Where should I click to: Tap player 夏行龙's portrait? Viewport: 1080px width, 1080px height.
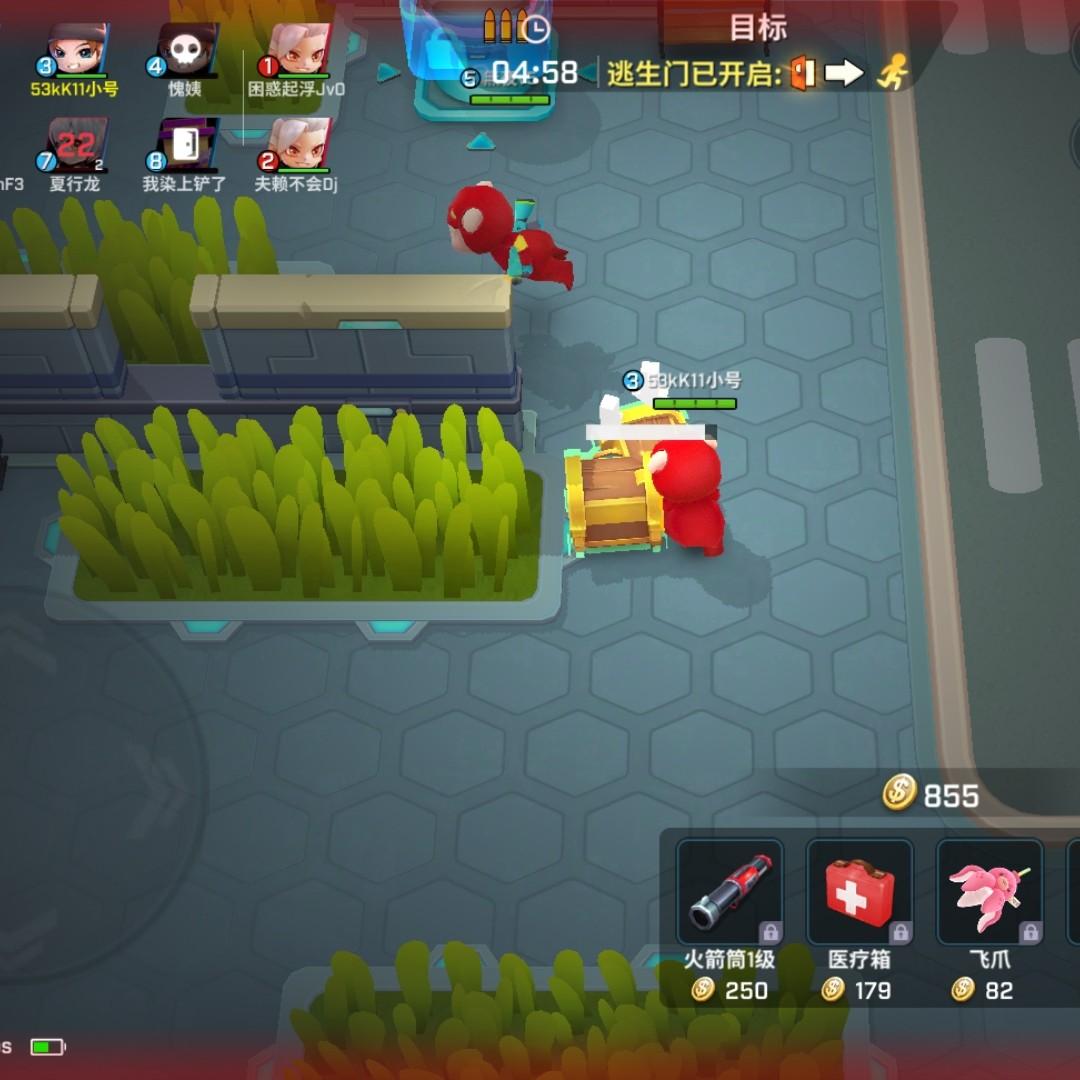click(x=77, y=145)
